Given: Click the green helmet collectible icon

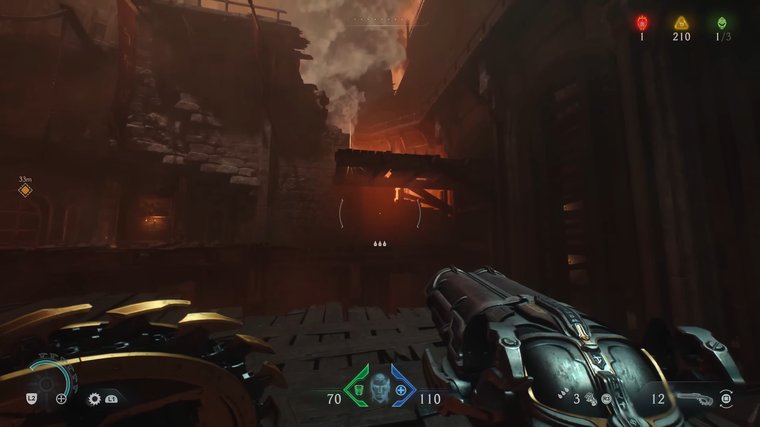Looking at the screenshot, I should tap(721, 22).
